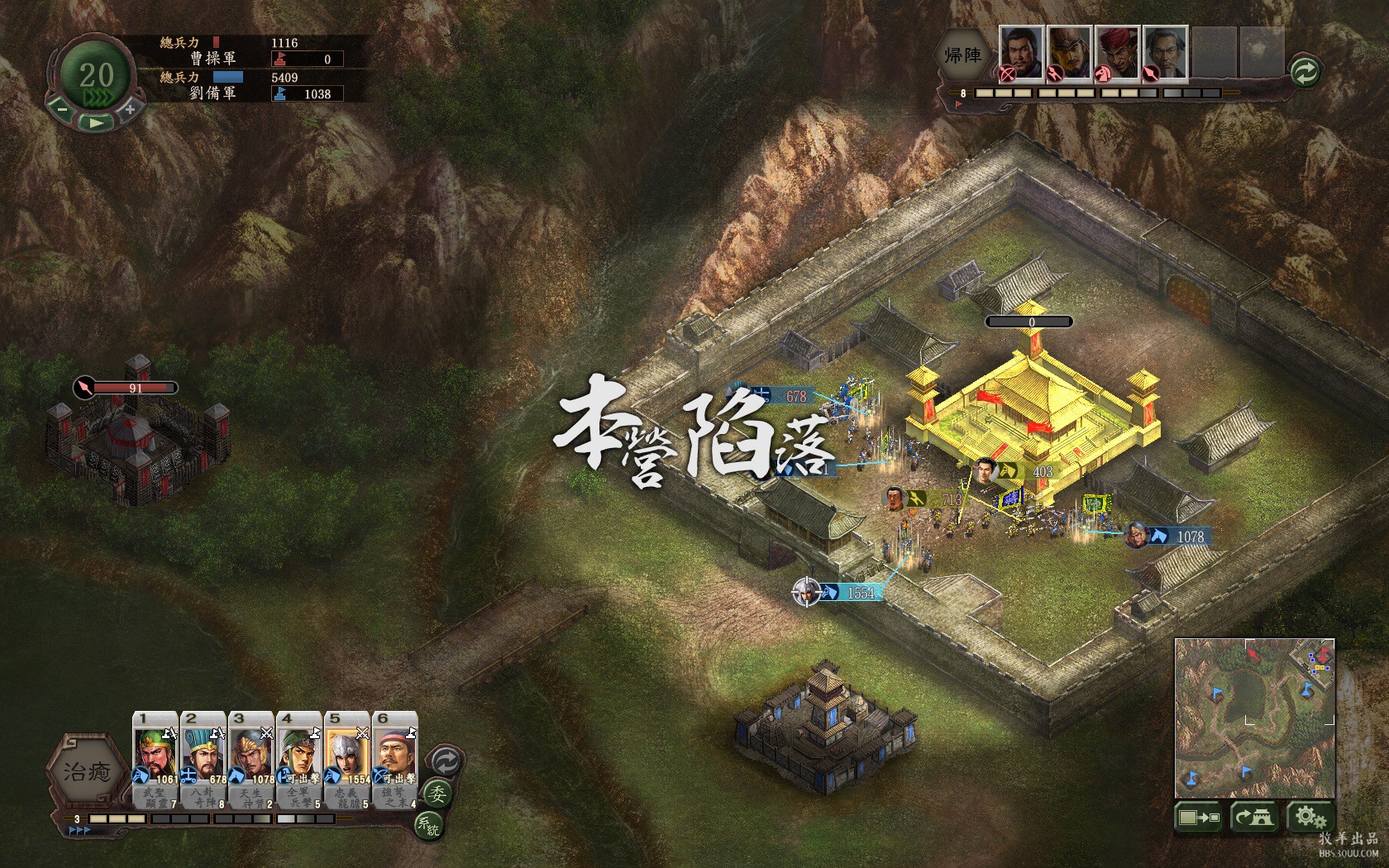Activate the 治癒 heal tactic
1389x868 pixels.
point(87,772)
